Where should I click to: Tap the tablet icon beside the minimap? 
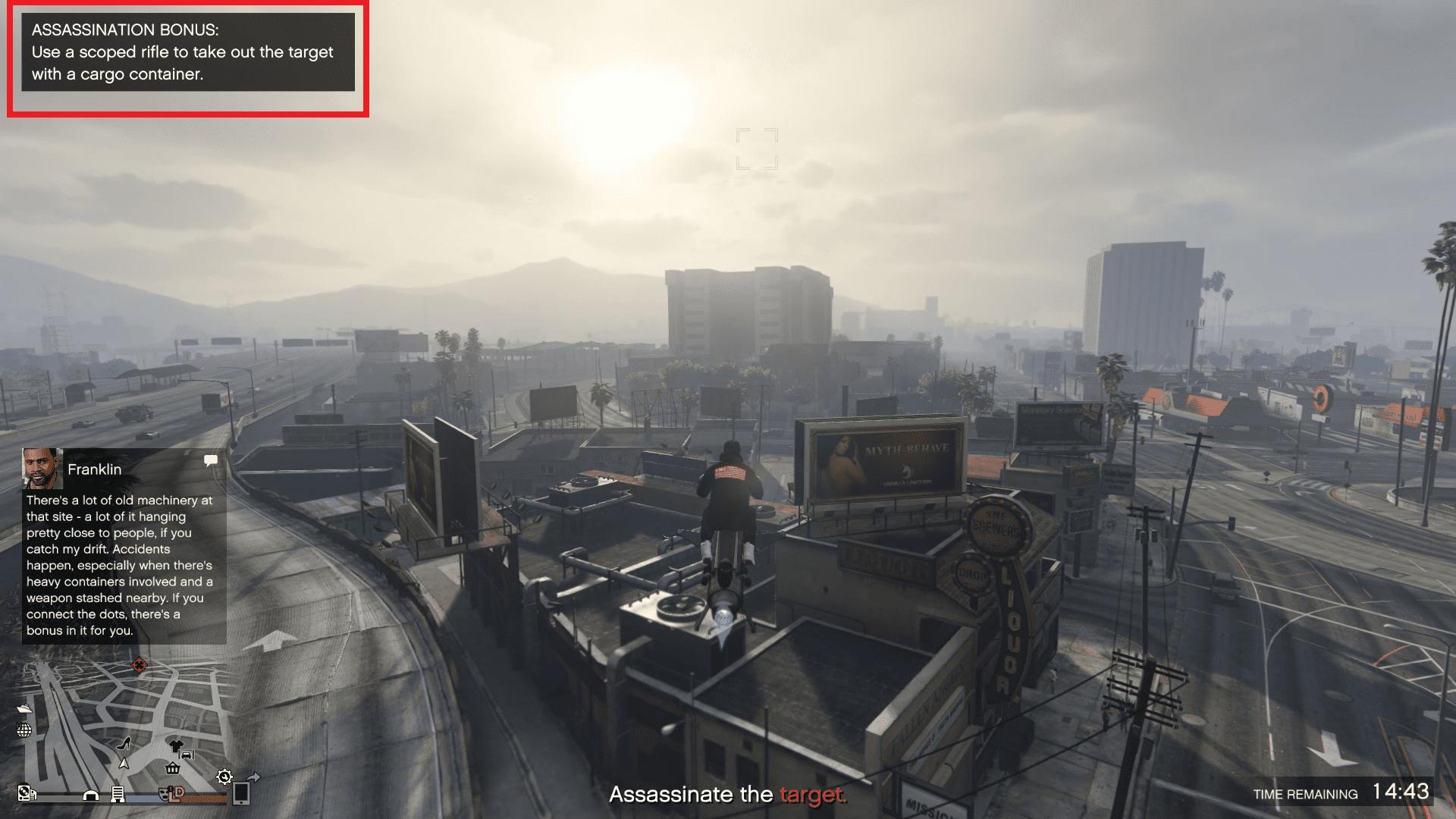click(x=242, y=795)
